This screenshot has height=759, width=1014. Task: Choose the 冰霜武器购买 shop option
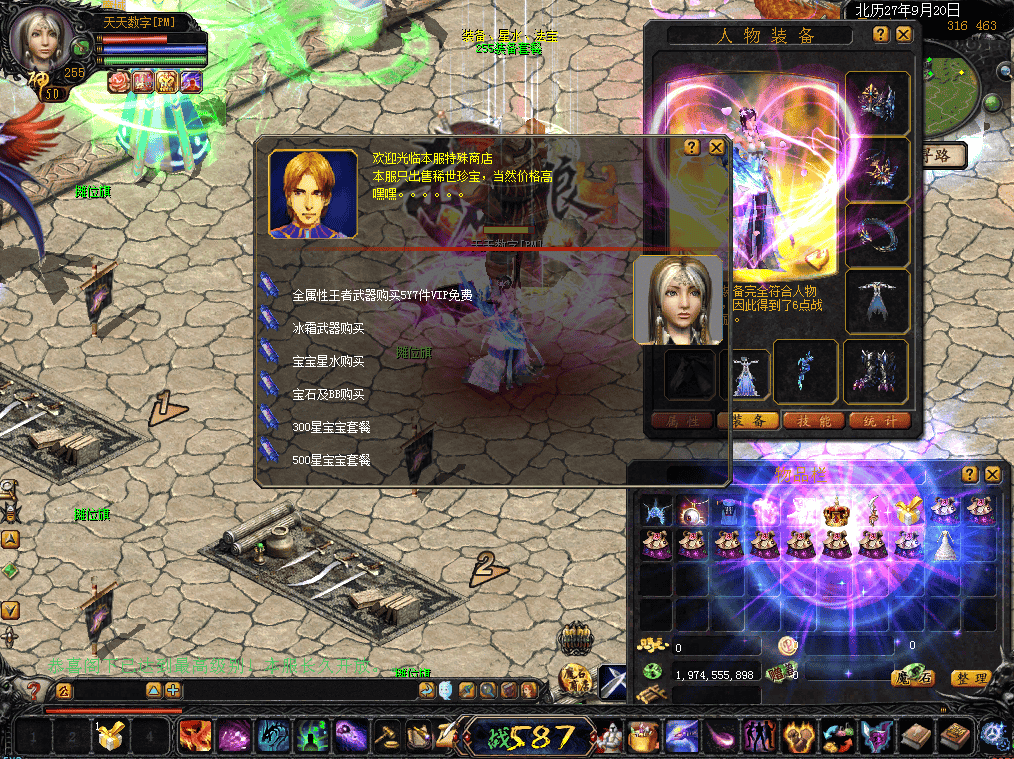pyautogui.click(x=328, y=328)
